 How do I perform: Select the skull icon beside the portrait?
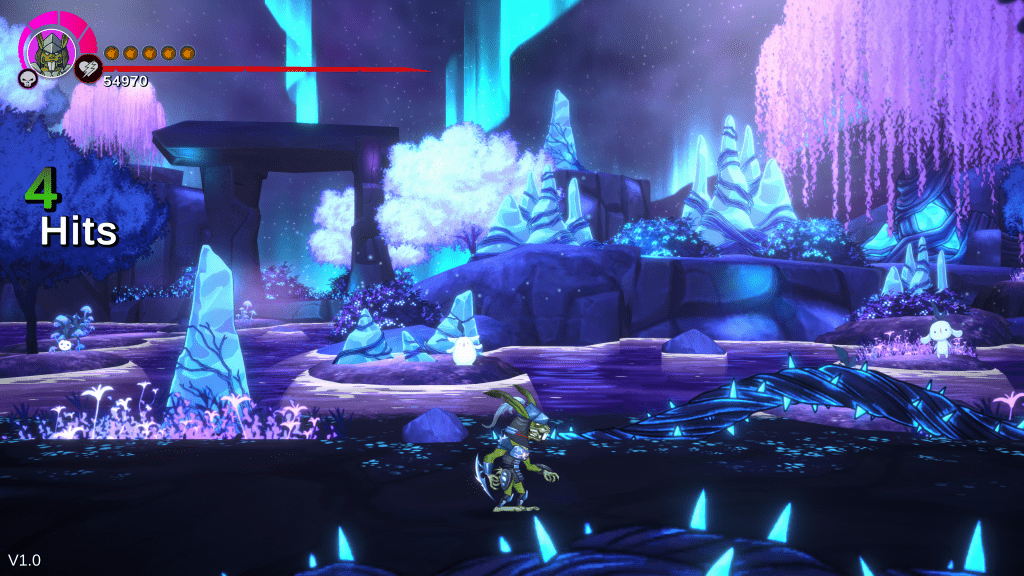(28, 78)
